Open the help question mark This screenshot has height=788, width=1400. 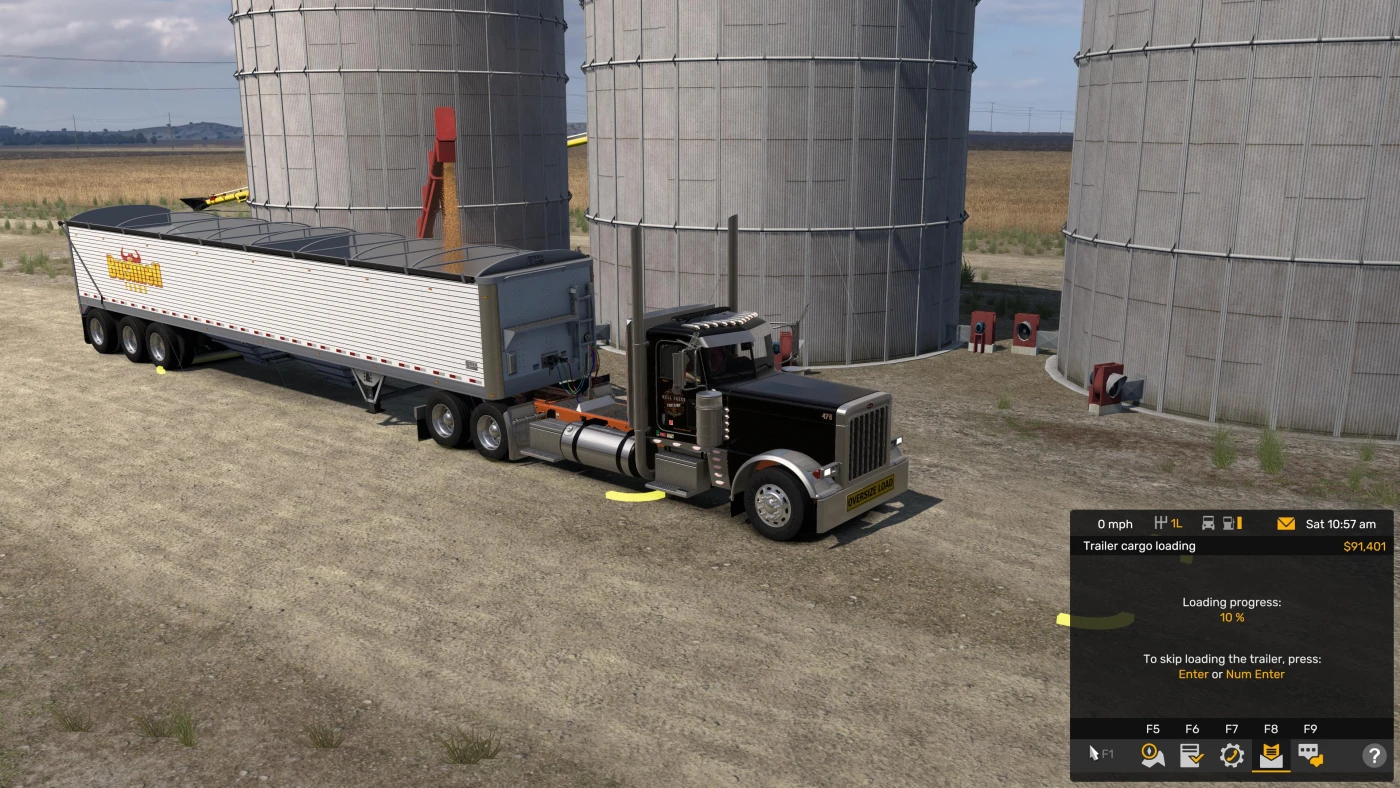(x=1372, y=755)
